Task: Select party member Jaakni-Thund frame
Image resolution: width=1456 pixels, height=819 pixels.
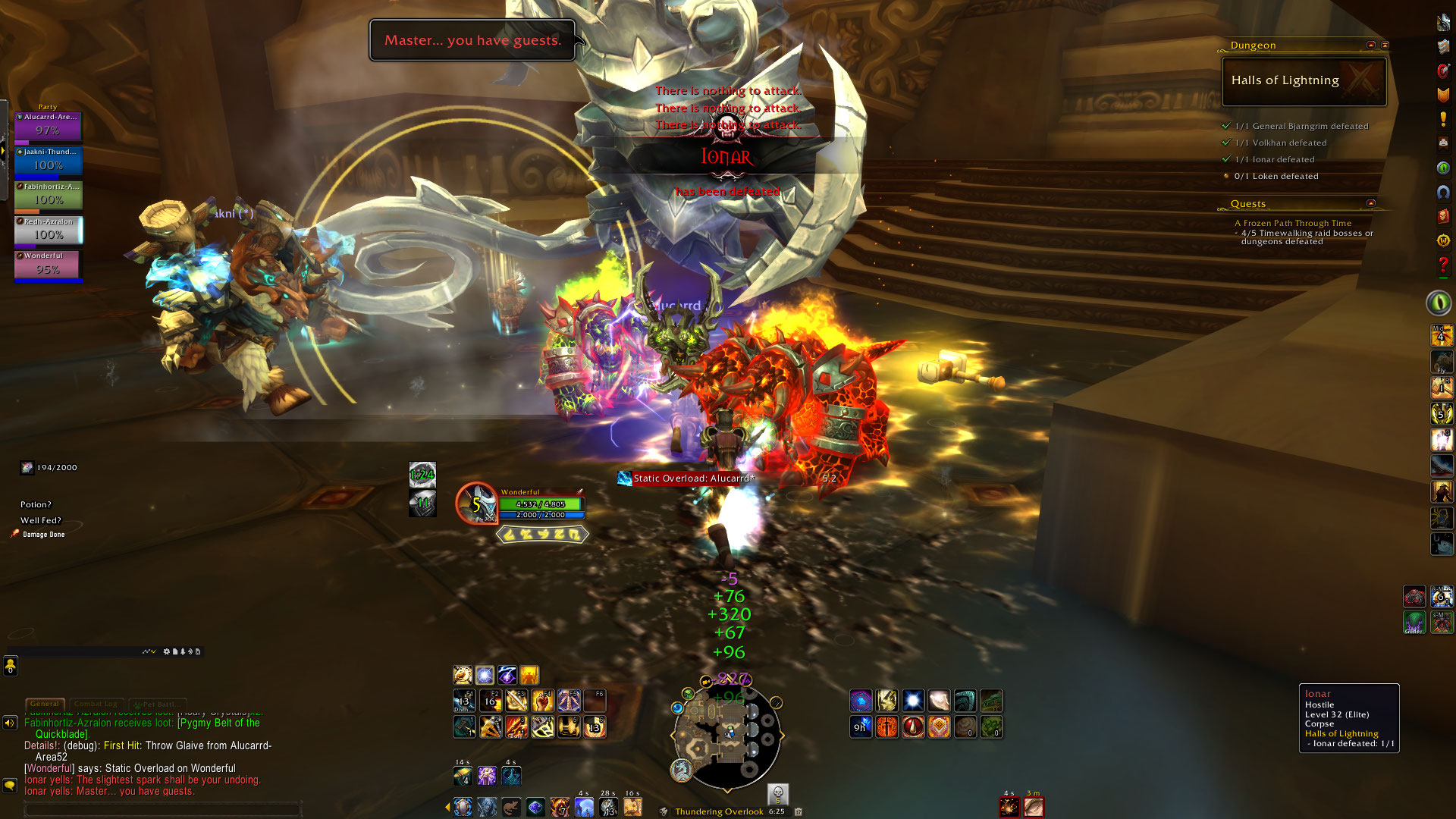Action: tap(49, 162)
